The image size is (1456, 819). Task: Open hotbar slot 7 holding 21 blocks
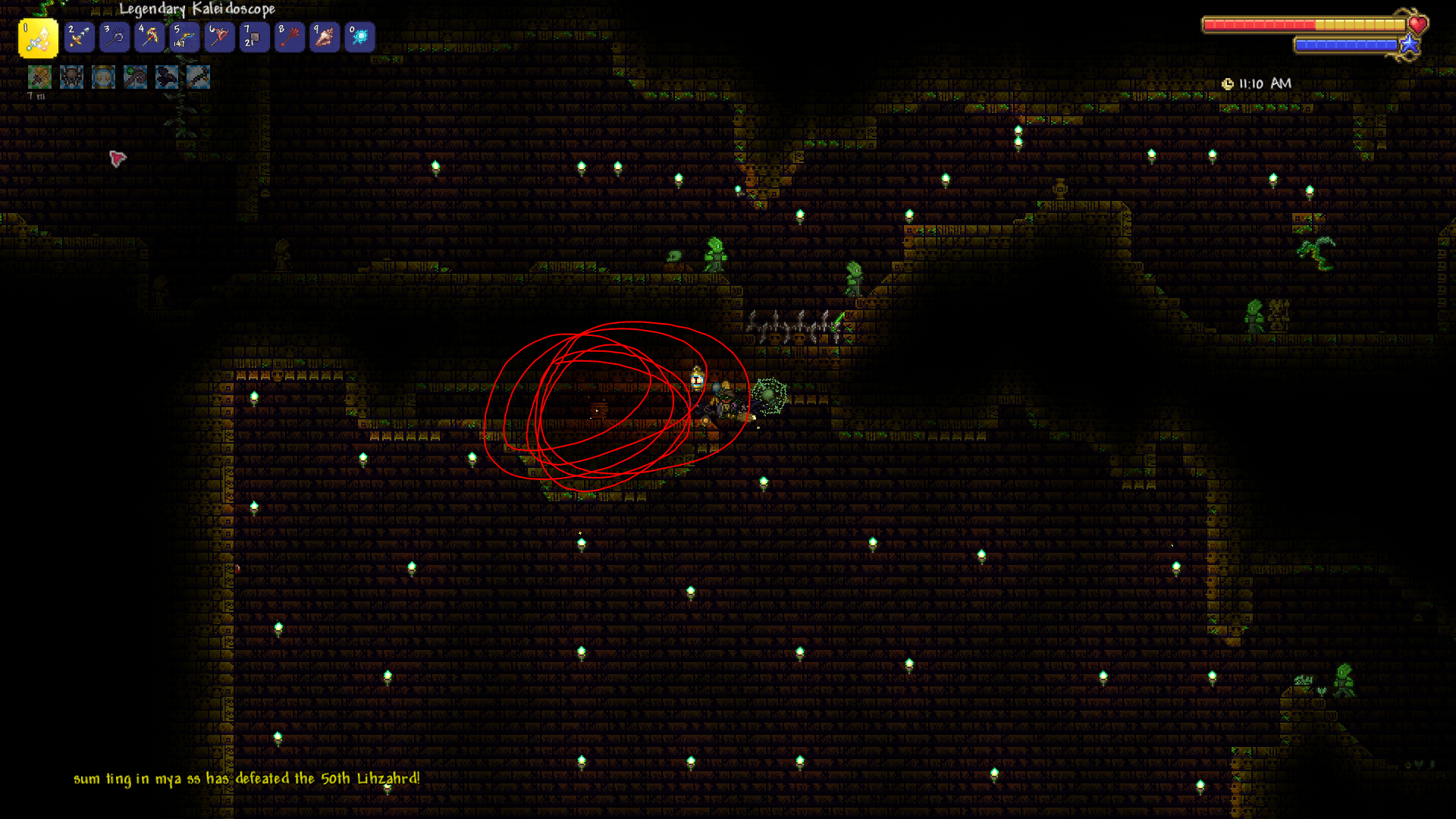pyautogui.click(x=254, y=36)
